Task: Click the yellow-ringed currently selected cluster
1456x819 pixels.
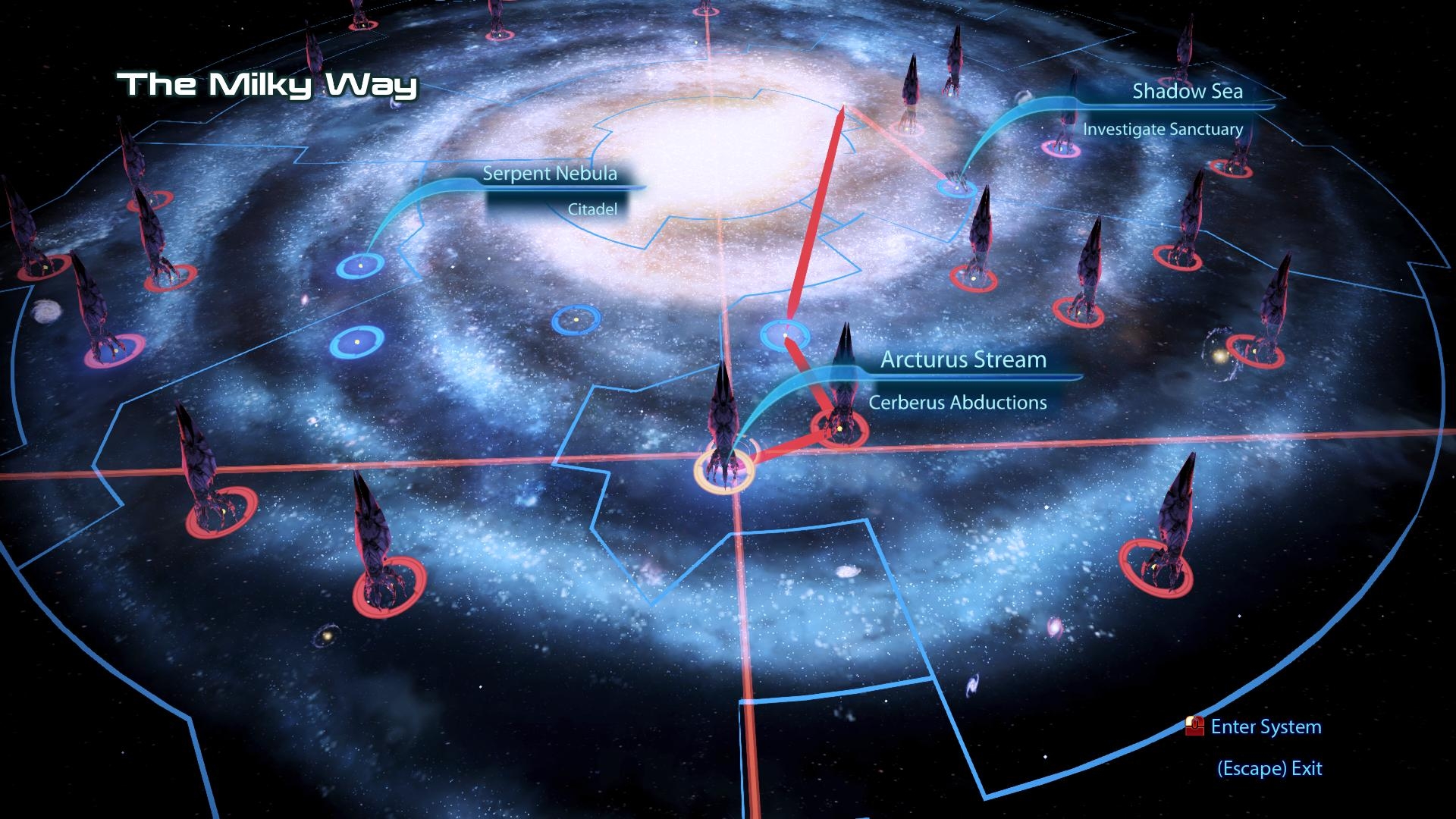Action: 724,470
